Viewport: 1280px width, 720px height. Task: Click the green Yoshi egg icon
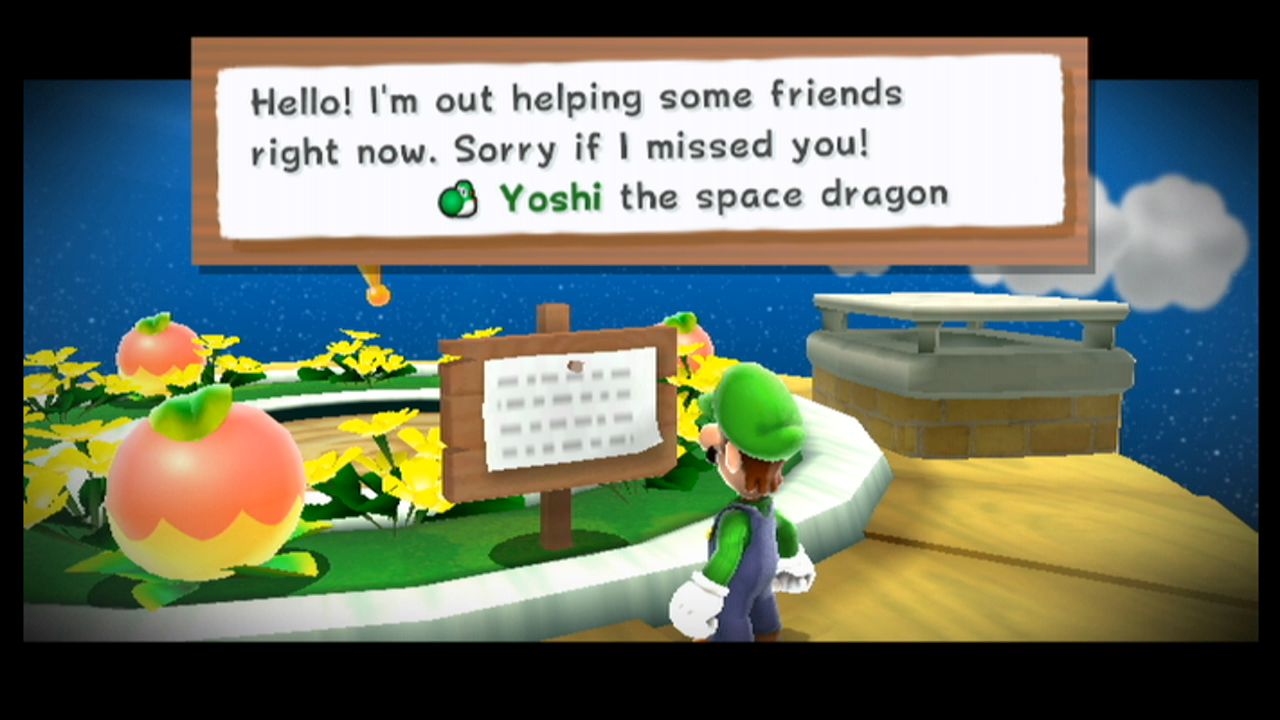[x=458, y=197]
